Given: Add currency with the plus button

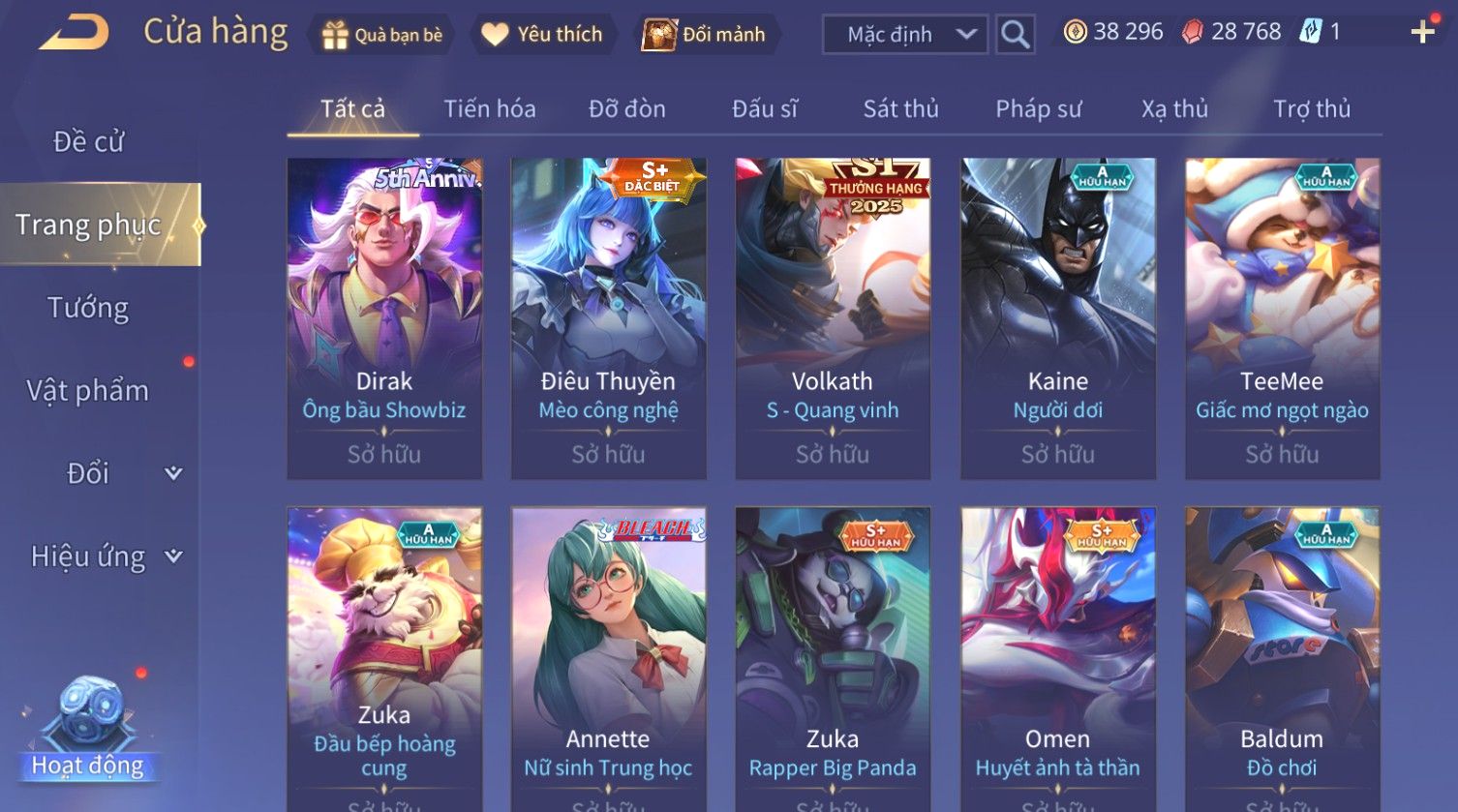Looking at the screenshot, I should (1422, 33).
